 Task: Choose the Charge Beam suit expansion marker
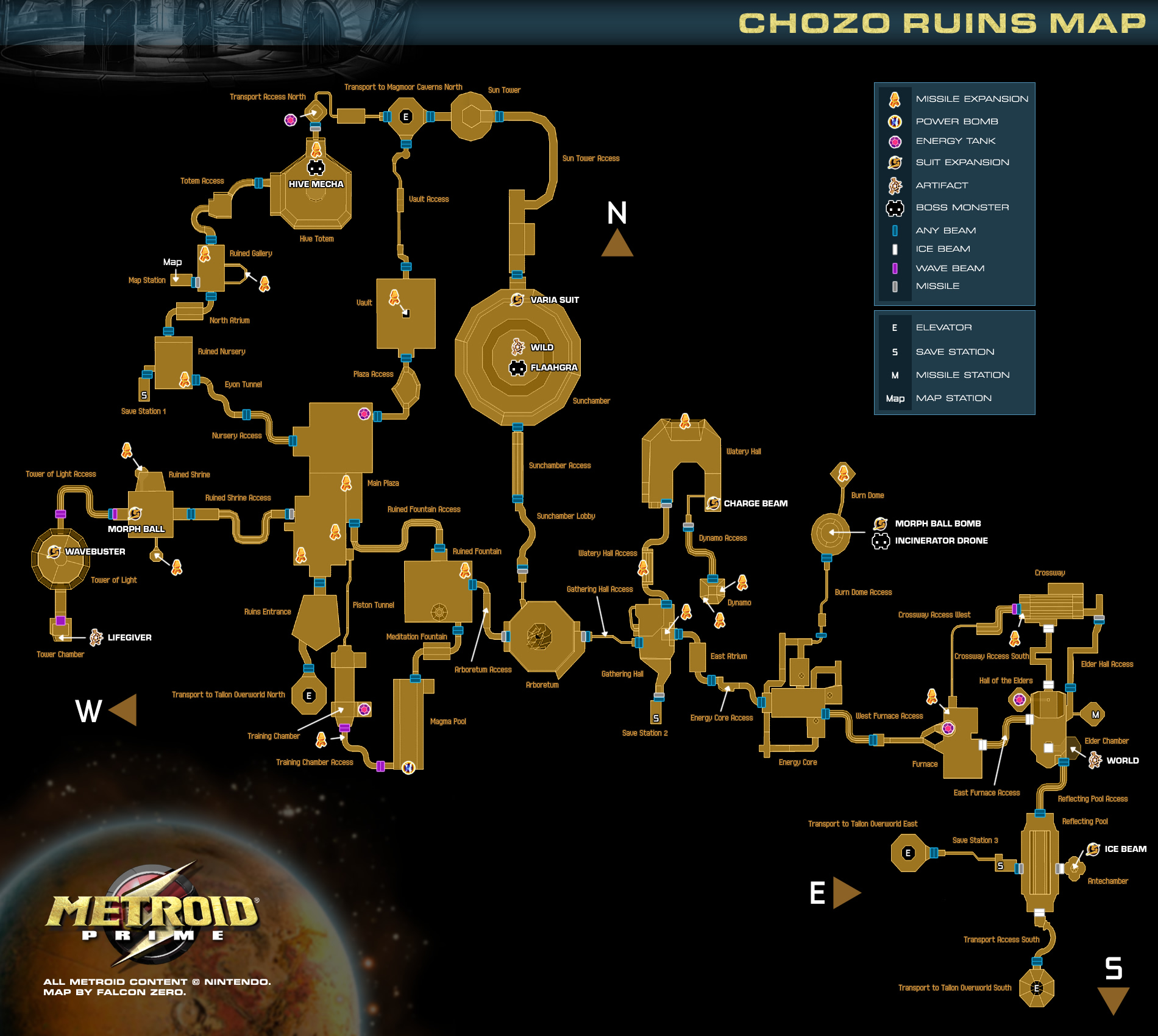[713, 503]
